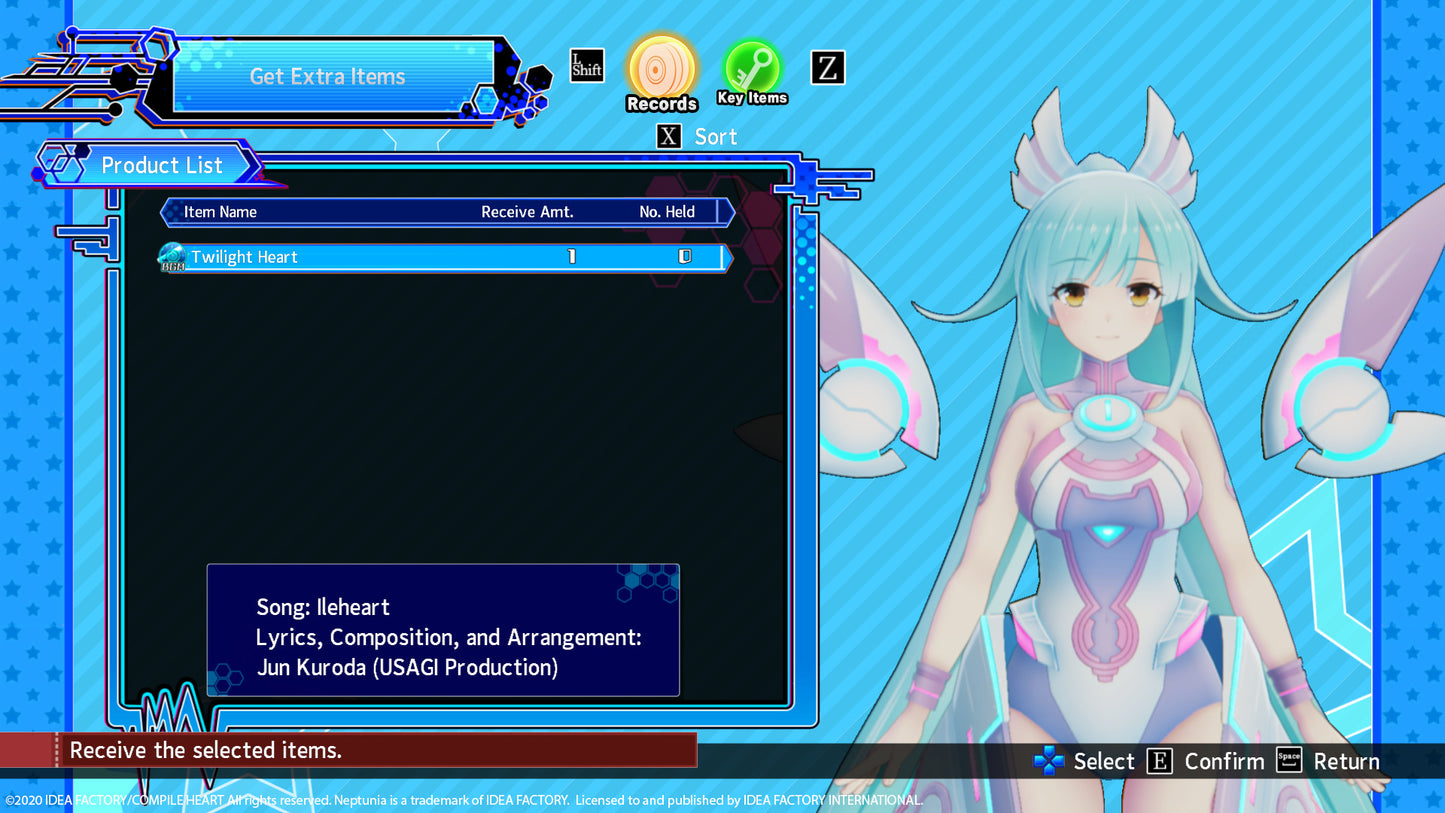Screen dimensions: 1445x813
Task: Click the X key icon next to Sort
Action: (668, 136)
